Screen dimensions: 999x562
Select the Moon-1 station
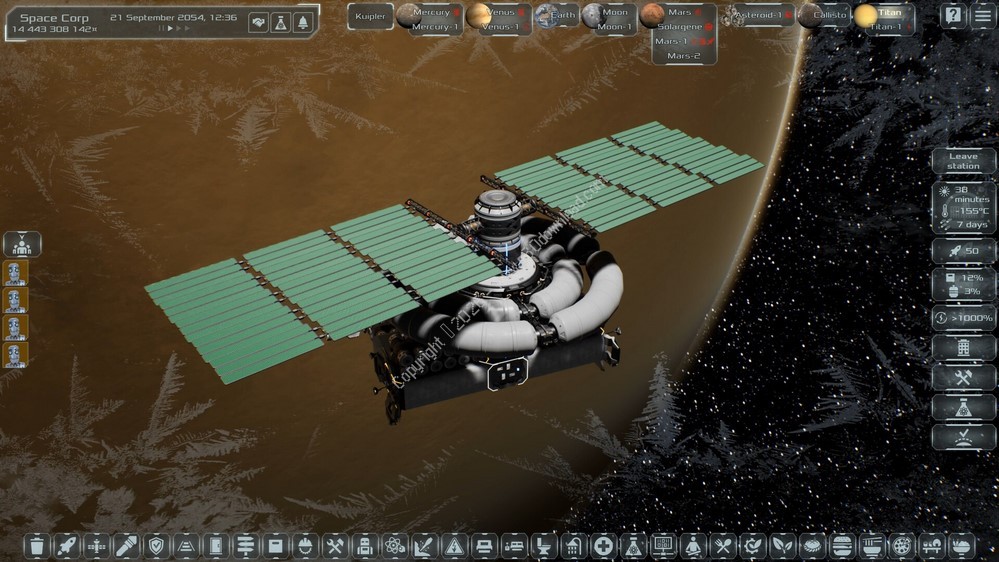pos(614,27)
